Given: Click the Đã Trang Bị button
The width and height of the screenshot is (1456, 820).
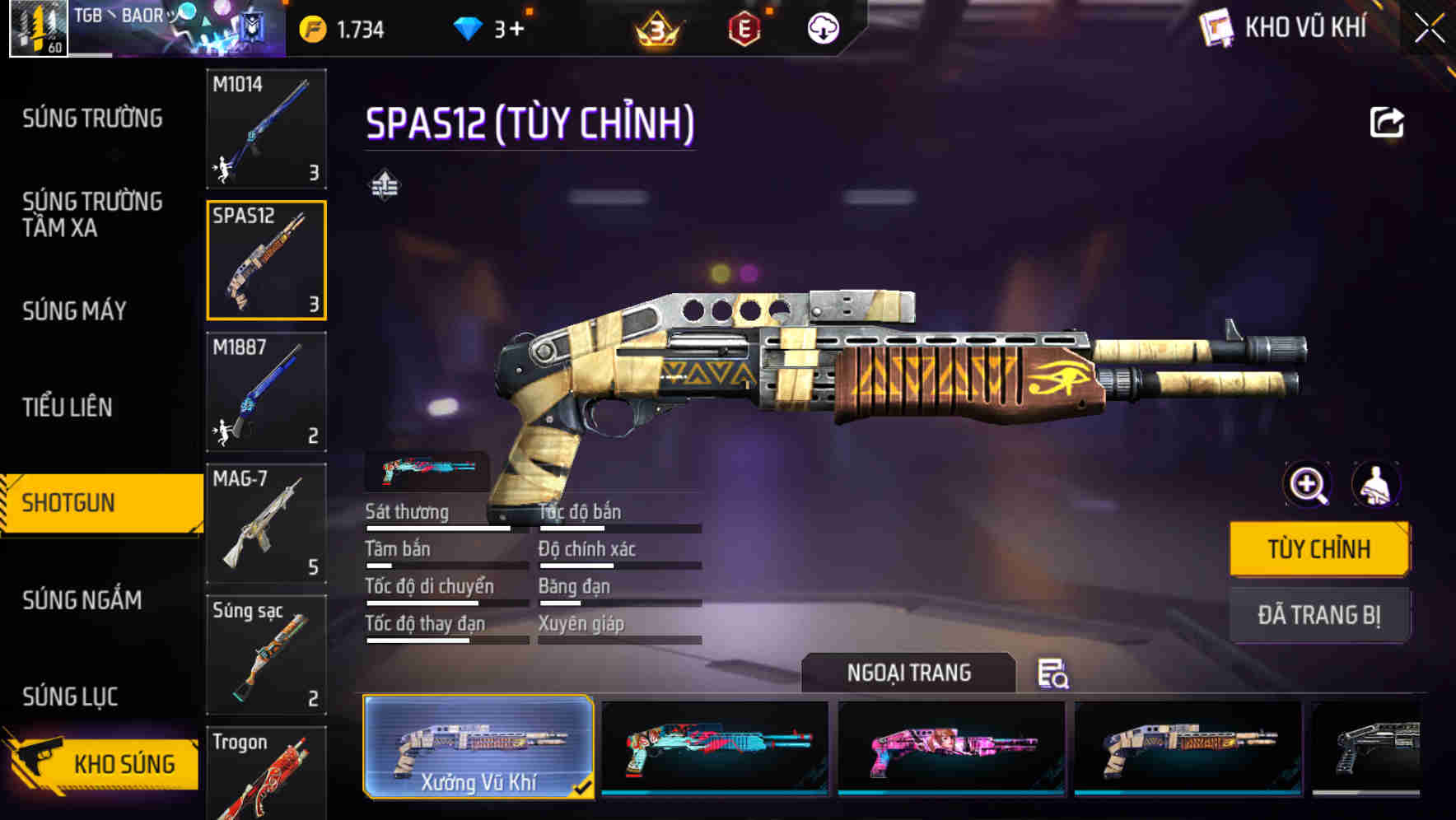Looking at the screenshot, I should point(1318,614).
